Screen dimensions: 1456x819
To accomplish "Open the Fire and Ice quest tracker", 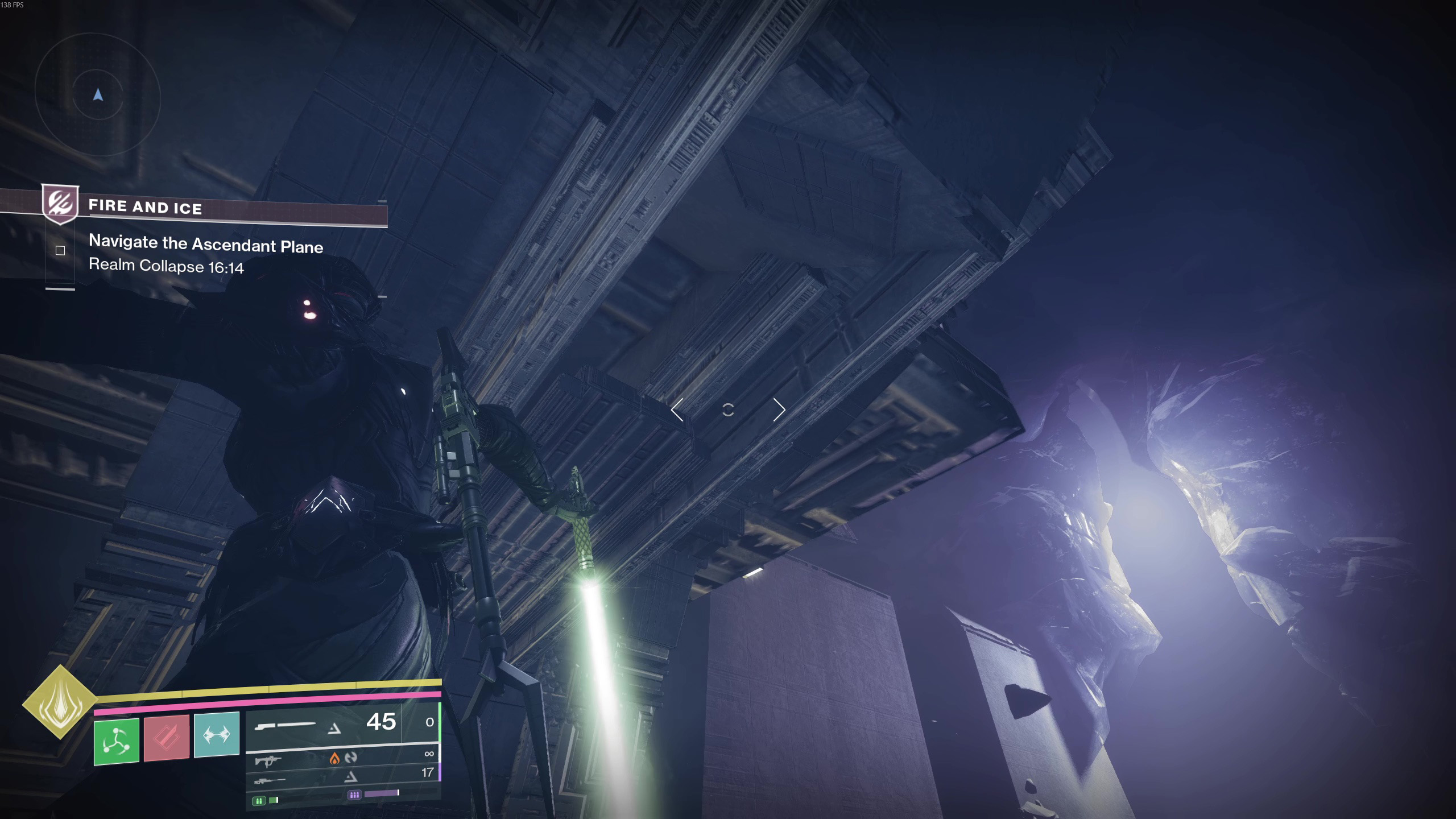I will pyautogui.click(x=145, y=207).
